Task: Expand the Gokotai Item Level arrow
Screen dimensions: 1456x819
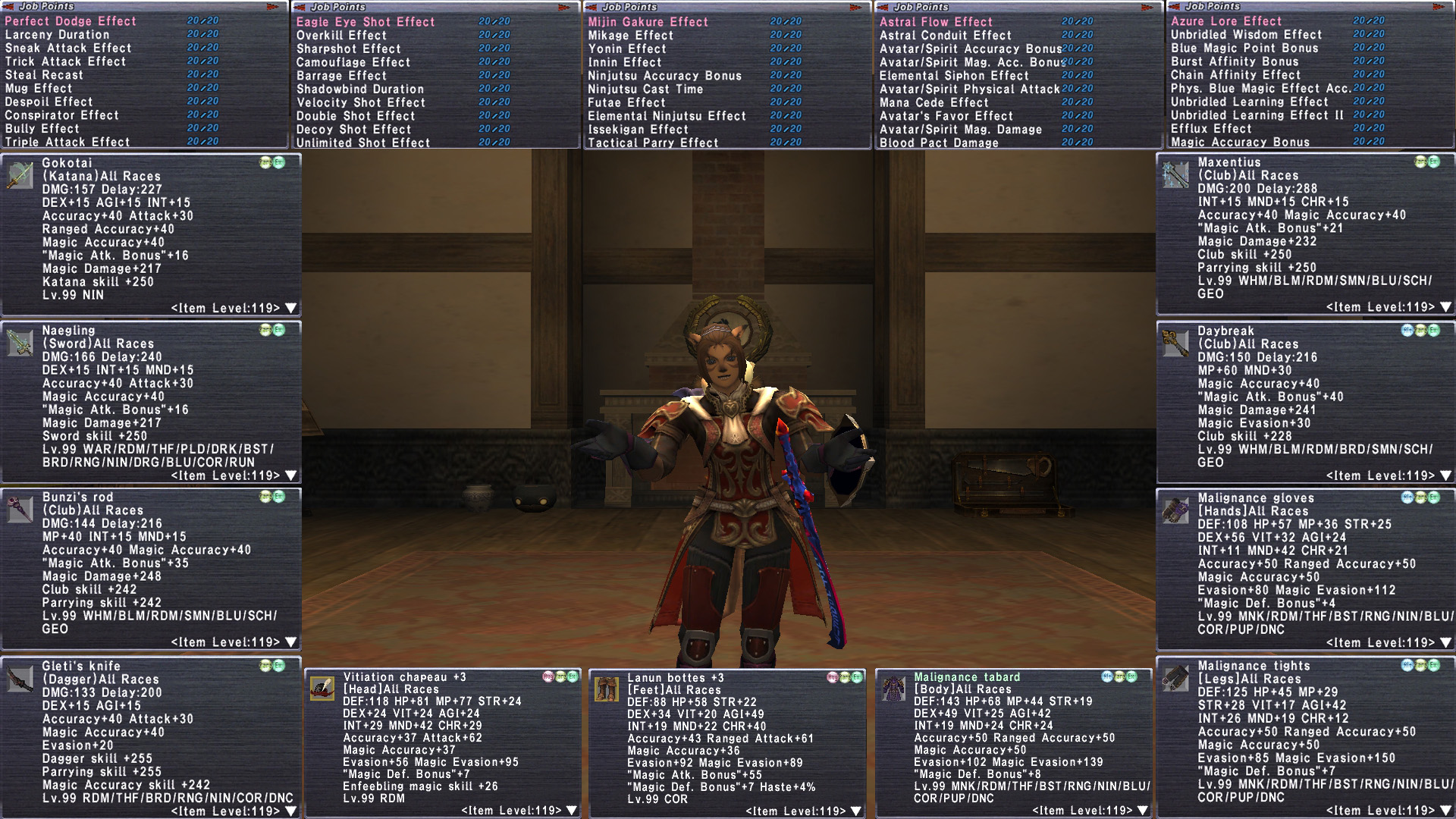Action: coord(290,309)
